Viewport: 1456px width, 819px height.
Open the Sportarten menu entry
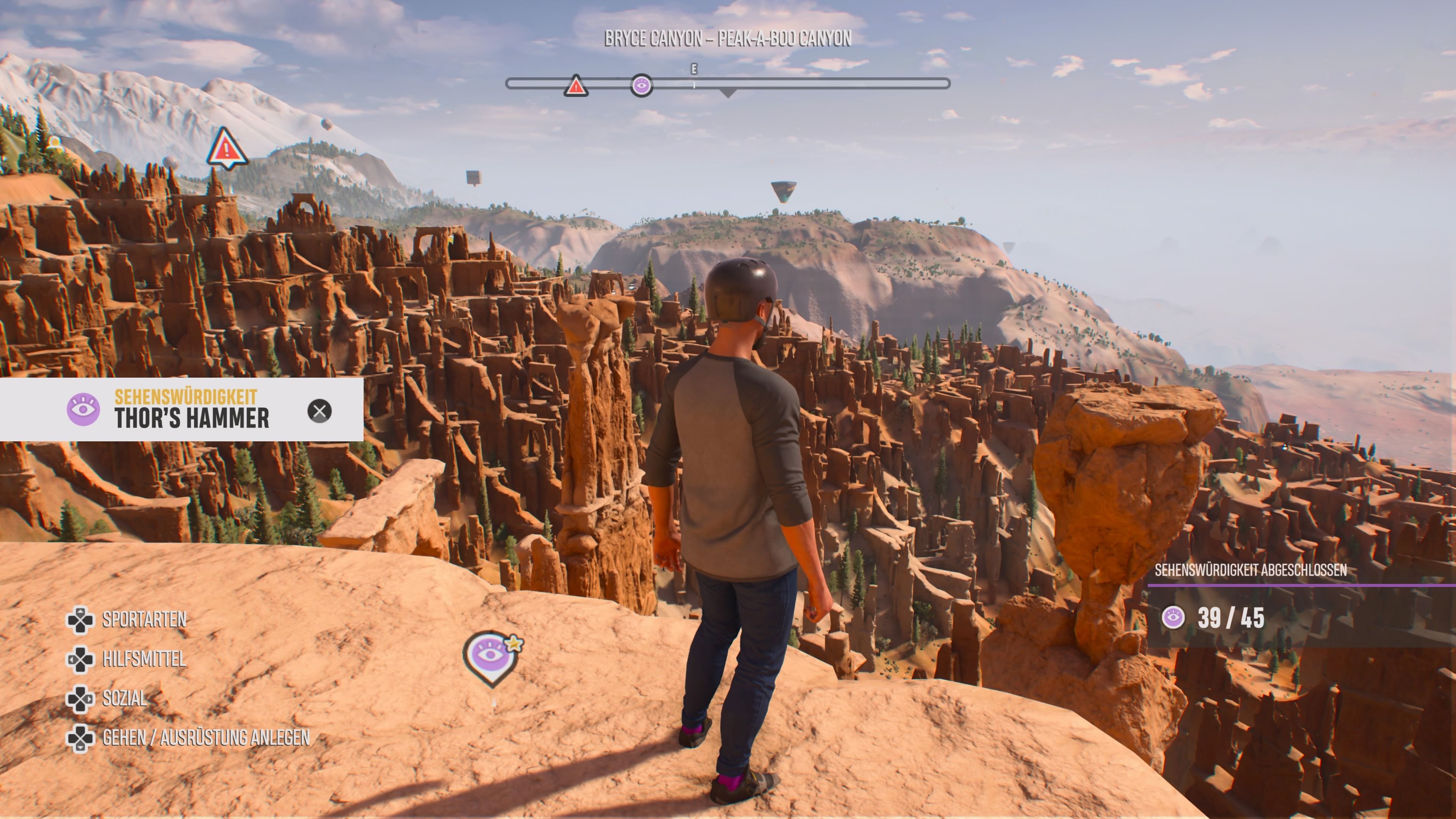[x=144, y=620]
